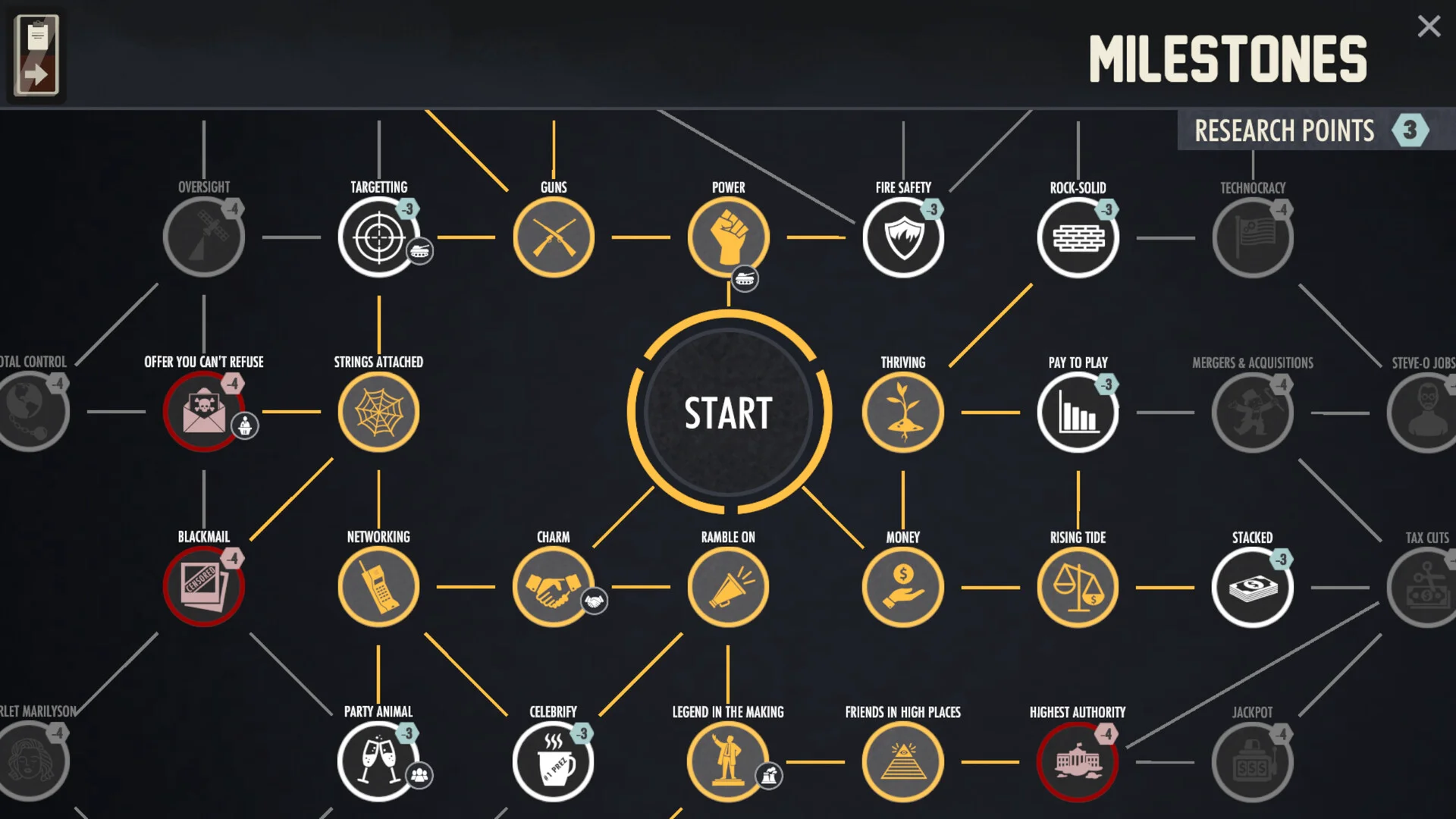Unlock the Pay to Play milestone

pos(1078,413)
